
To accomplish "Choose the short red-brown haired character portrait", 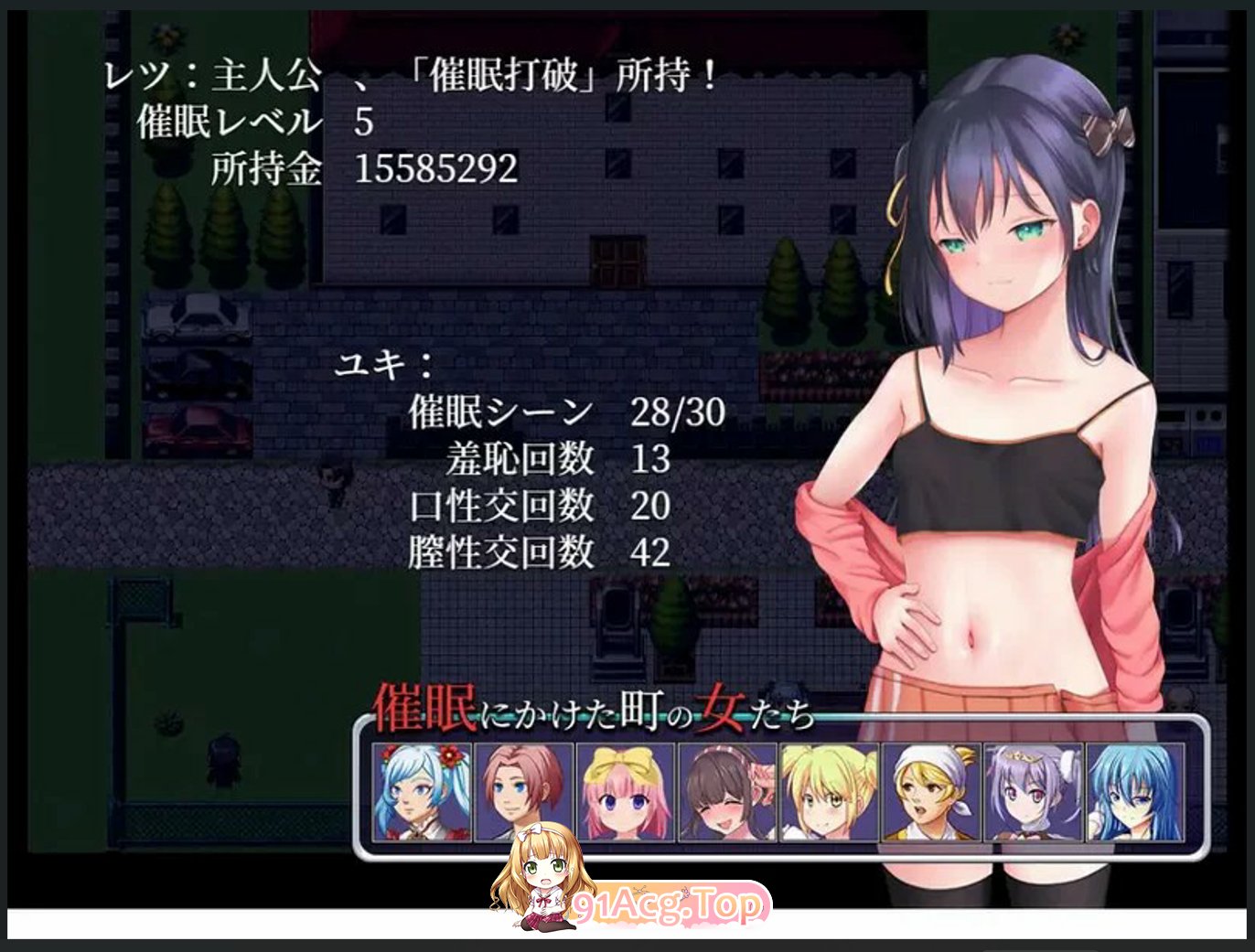I will 524,792.
